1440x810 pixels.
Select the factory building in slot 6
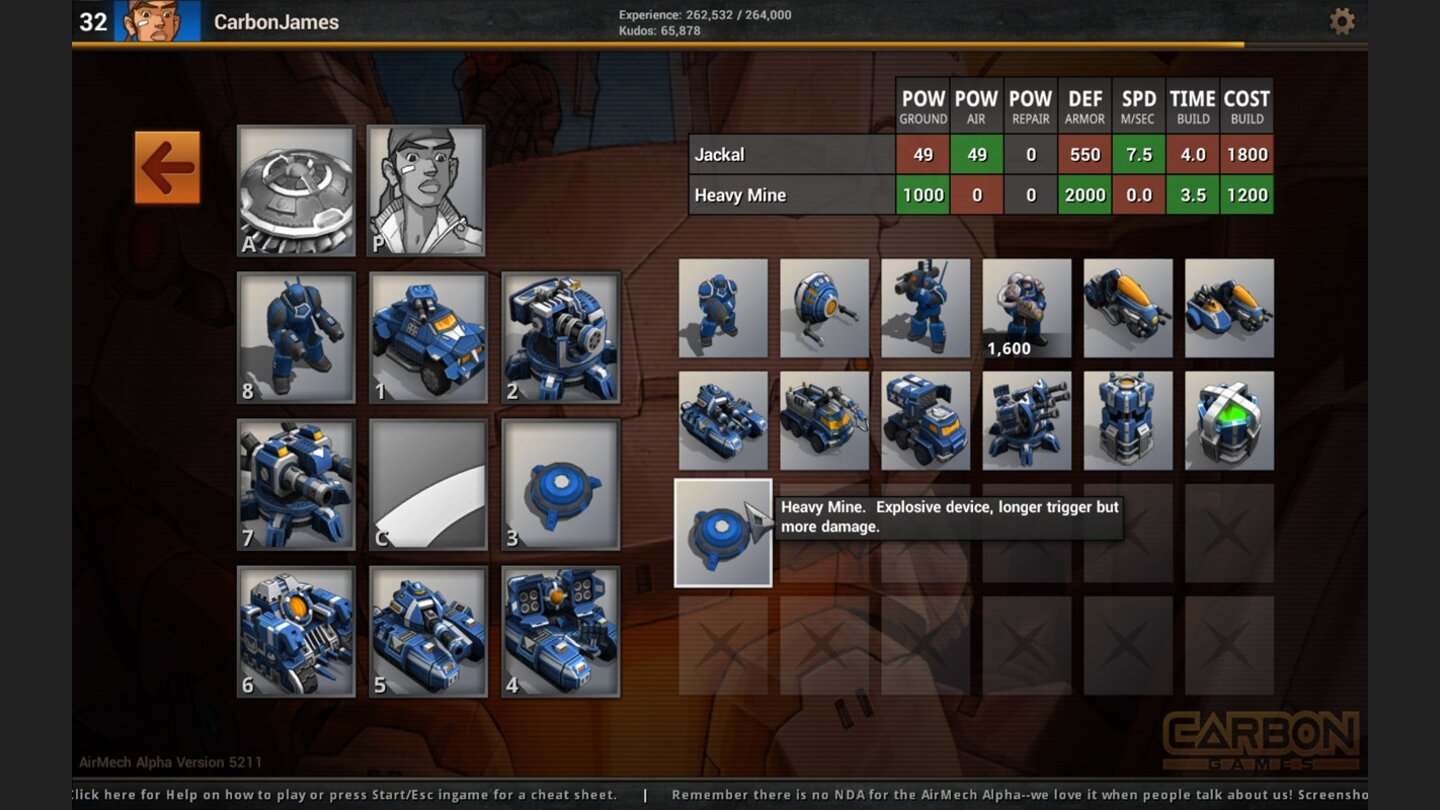coord(297,631)
